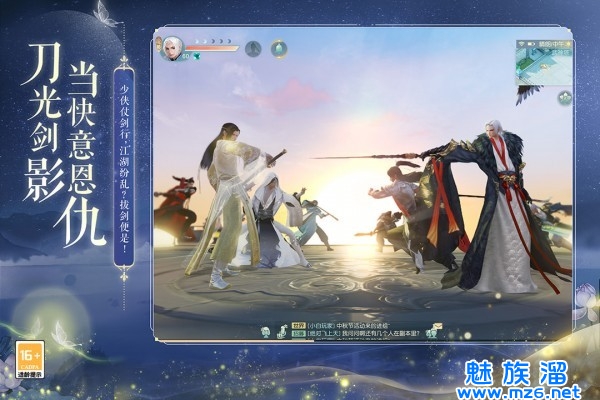Click the gold-ringed round icon
The image size is (600, 400).
click(279, 47)
